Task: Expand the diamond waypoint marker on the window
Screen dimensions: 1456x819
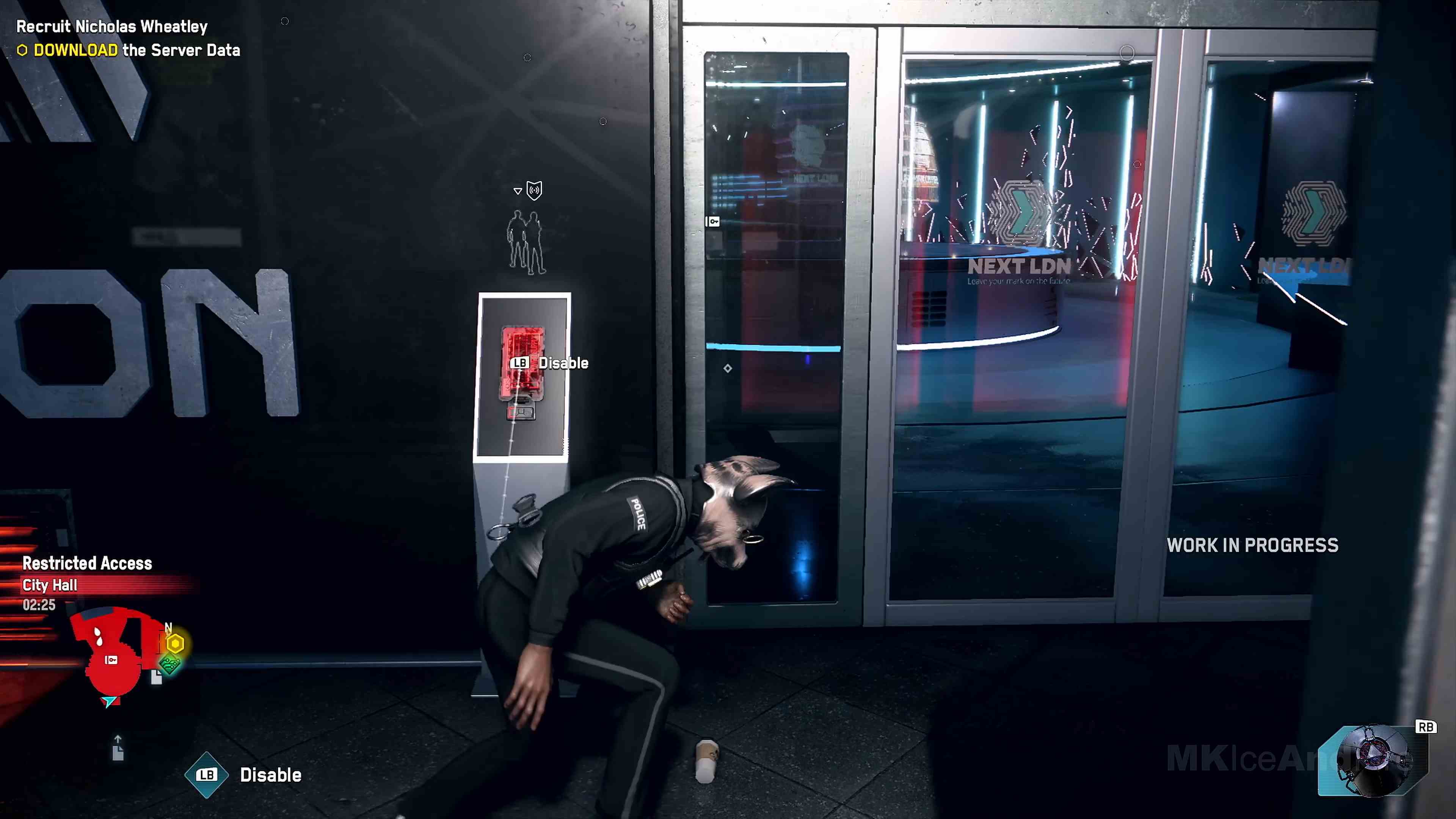Action: pyautogui.click(x=728, y=368)
